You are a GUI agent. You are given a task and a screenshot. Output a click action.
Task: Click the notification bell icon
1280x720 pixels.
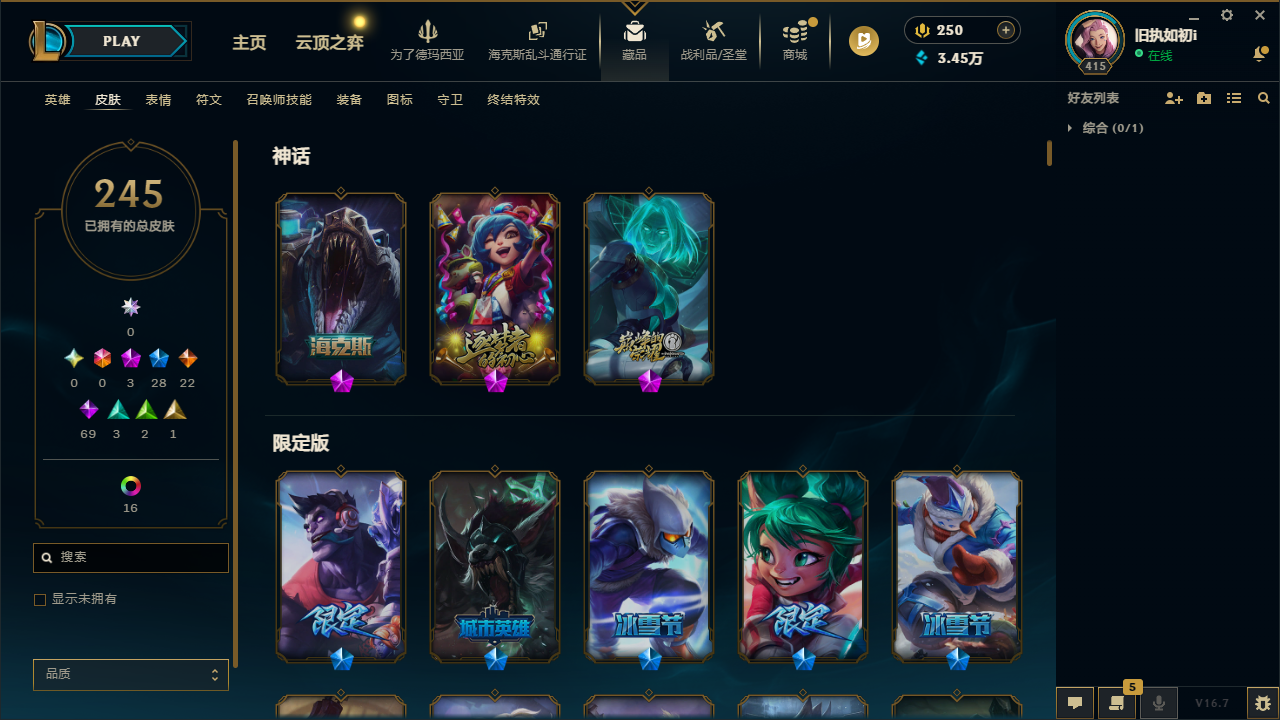pos(1260,54)
